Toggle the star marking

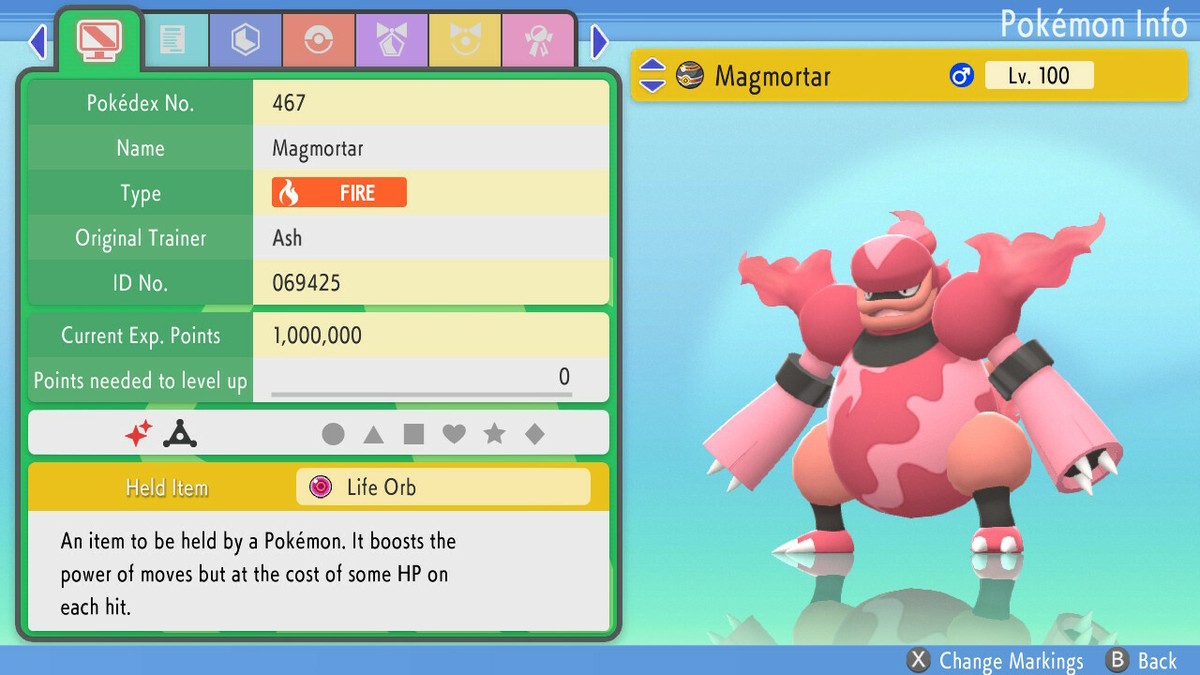tap(494, 434)
